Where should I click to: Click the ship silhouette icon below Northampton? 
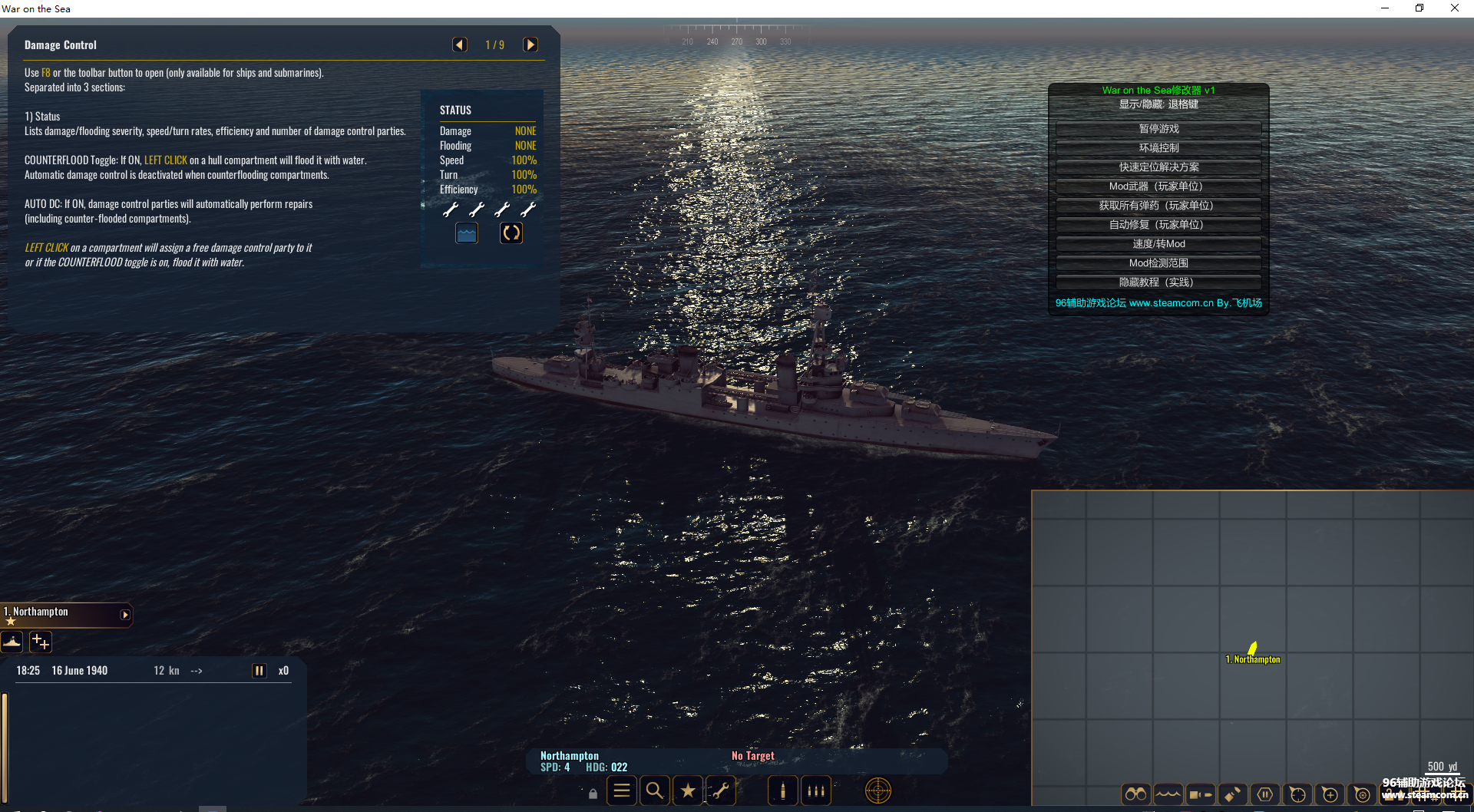[12, 642]
